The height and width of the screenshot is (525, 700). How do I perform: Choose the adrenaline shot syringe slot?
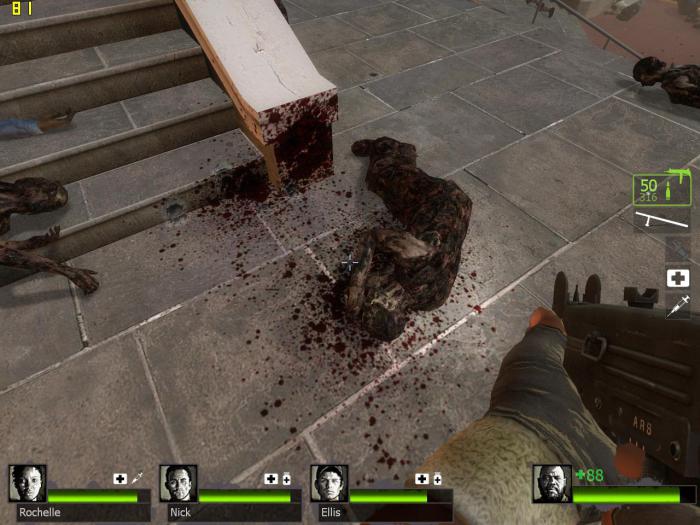pos(678,306)
